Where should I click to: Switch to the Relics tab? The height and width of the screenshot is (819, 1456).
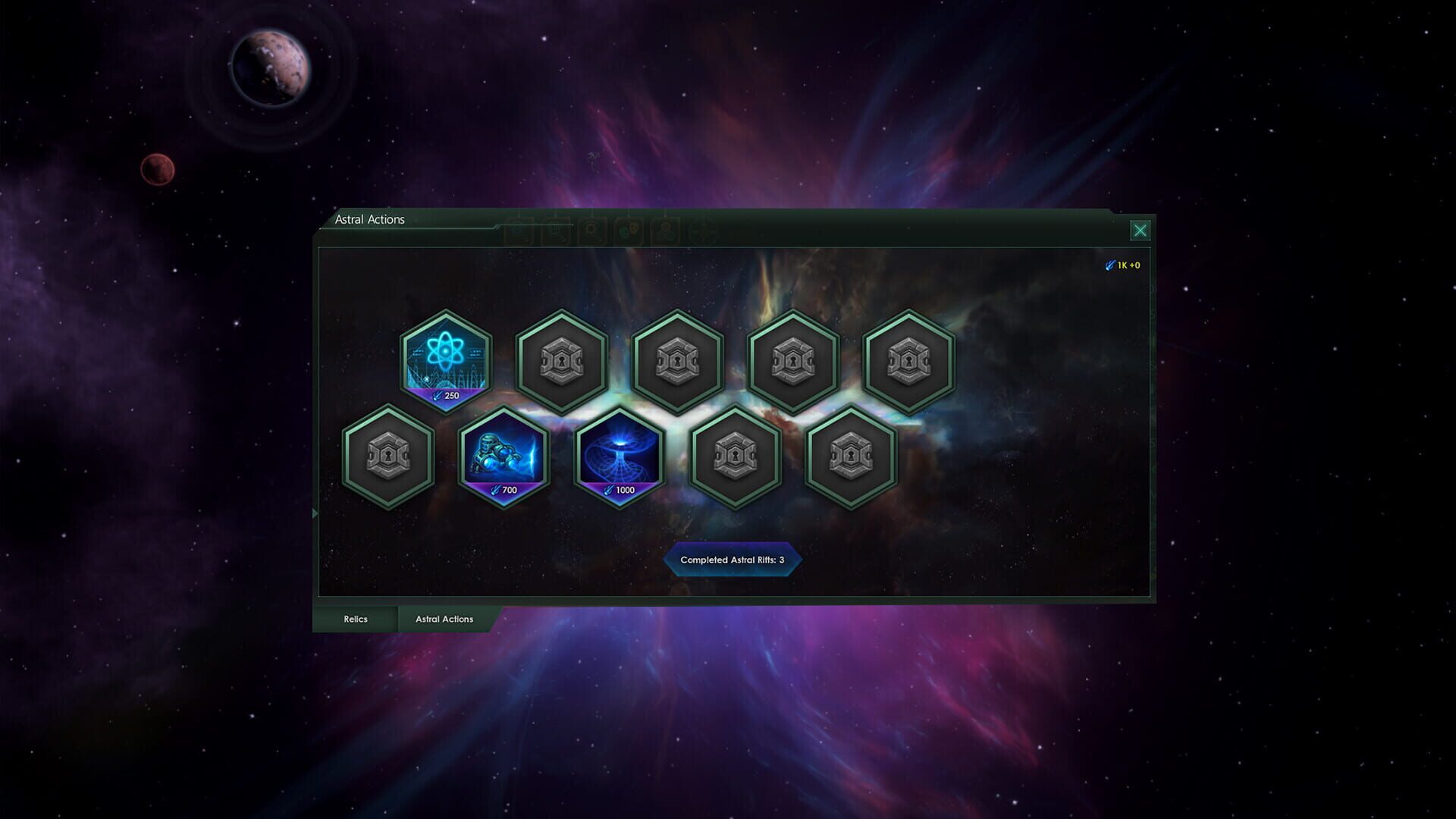[x=355, y=619]
